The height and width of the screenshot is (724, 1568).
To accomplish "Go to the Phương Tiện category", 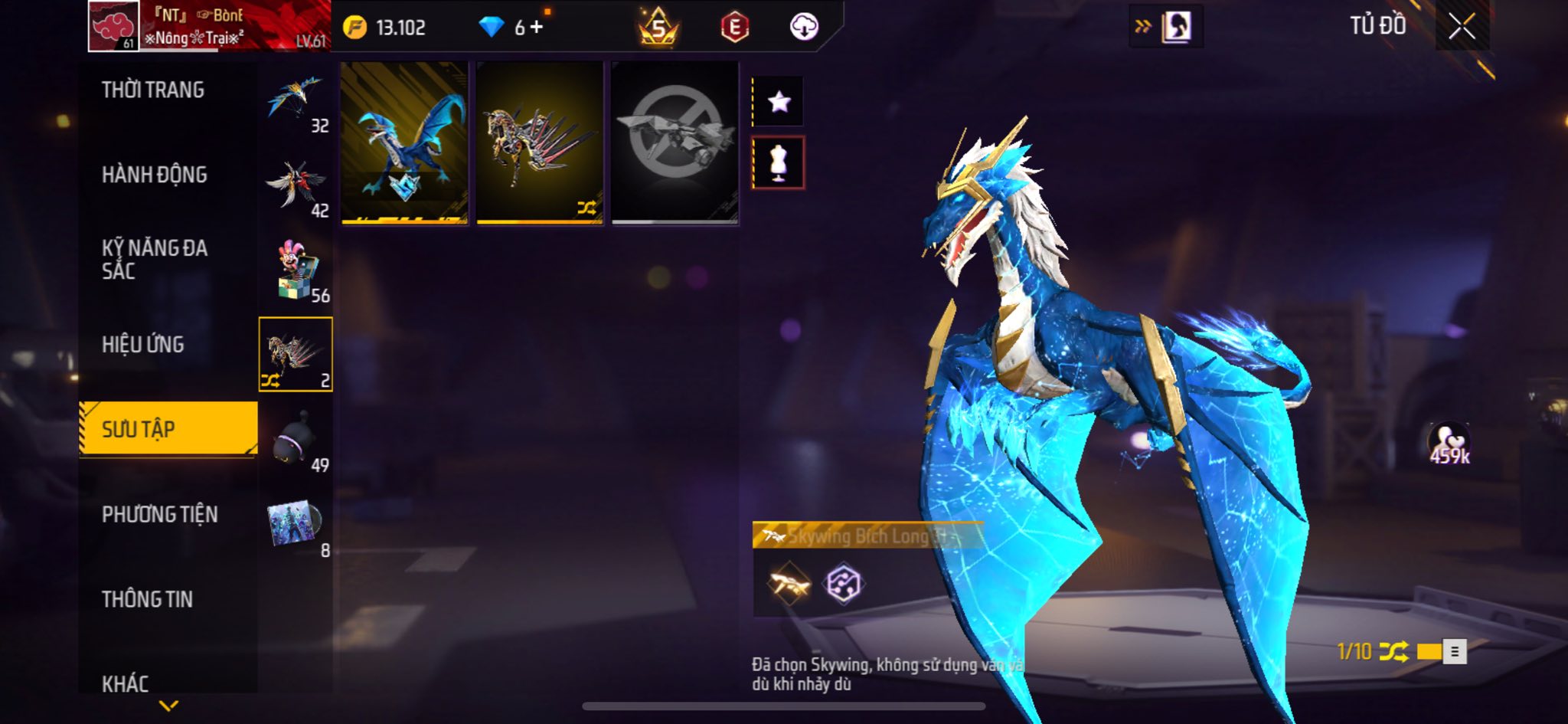I will tap(159, 514).
